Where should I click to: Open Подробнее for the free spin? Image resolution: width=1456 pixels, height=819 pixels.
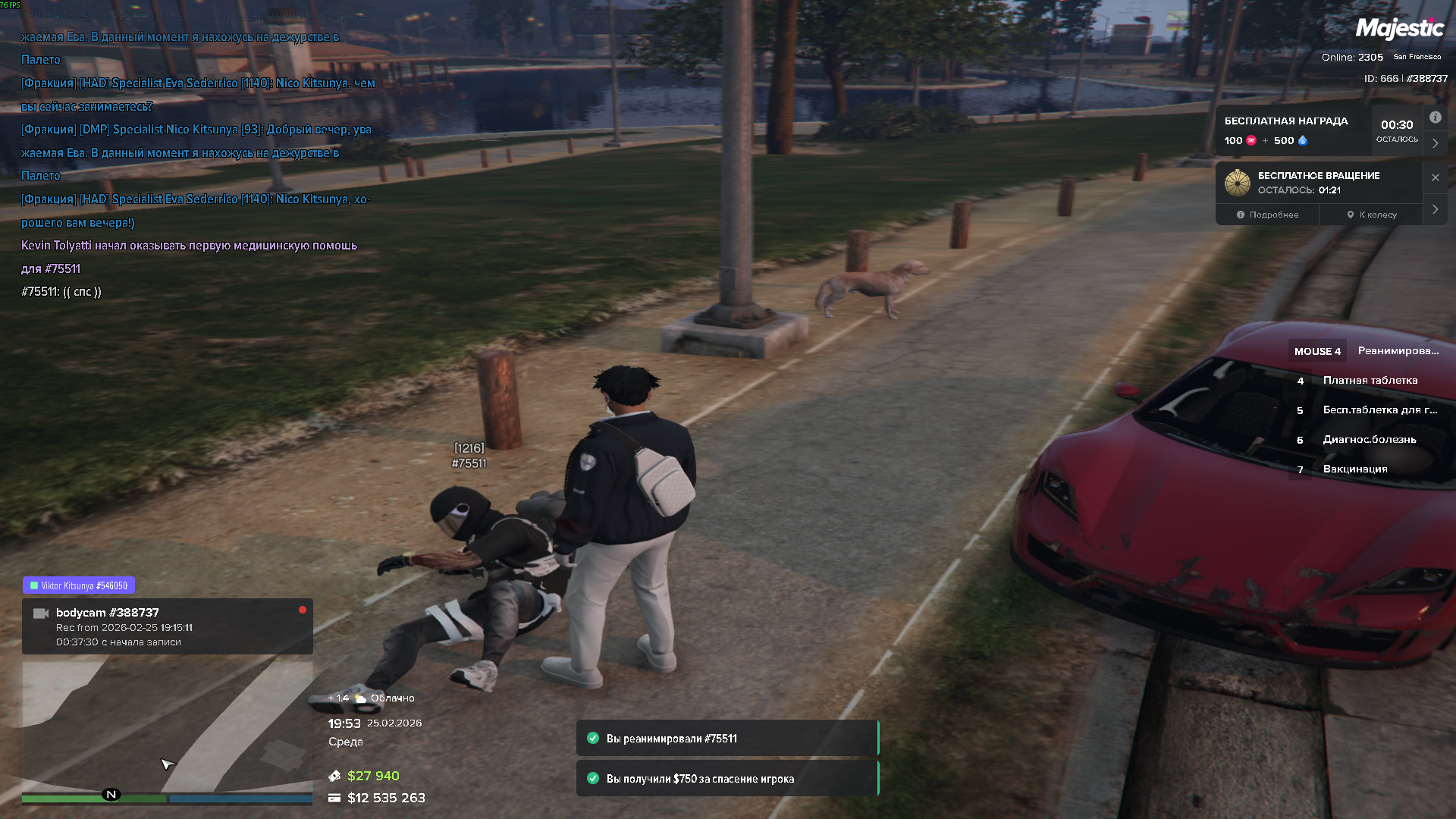[1267, 215]
